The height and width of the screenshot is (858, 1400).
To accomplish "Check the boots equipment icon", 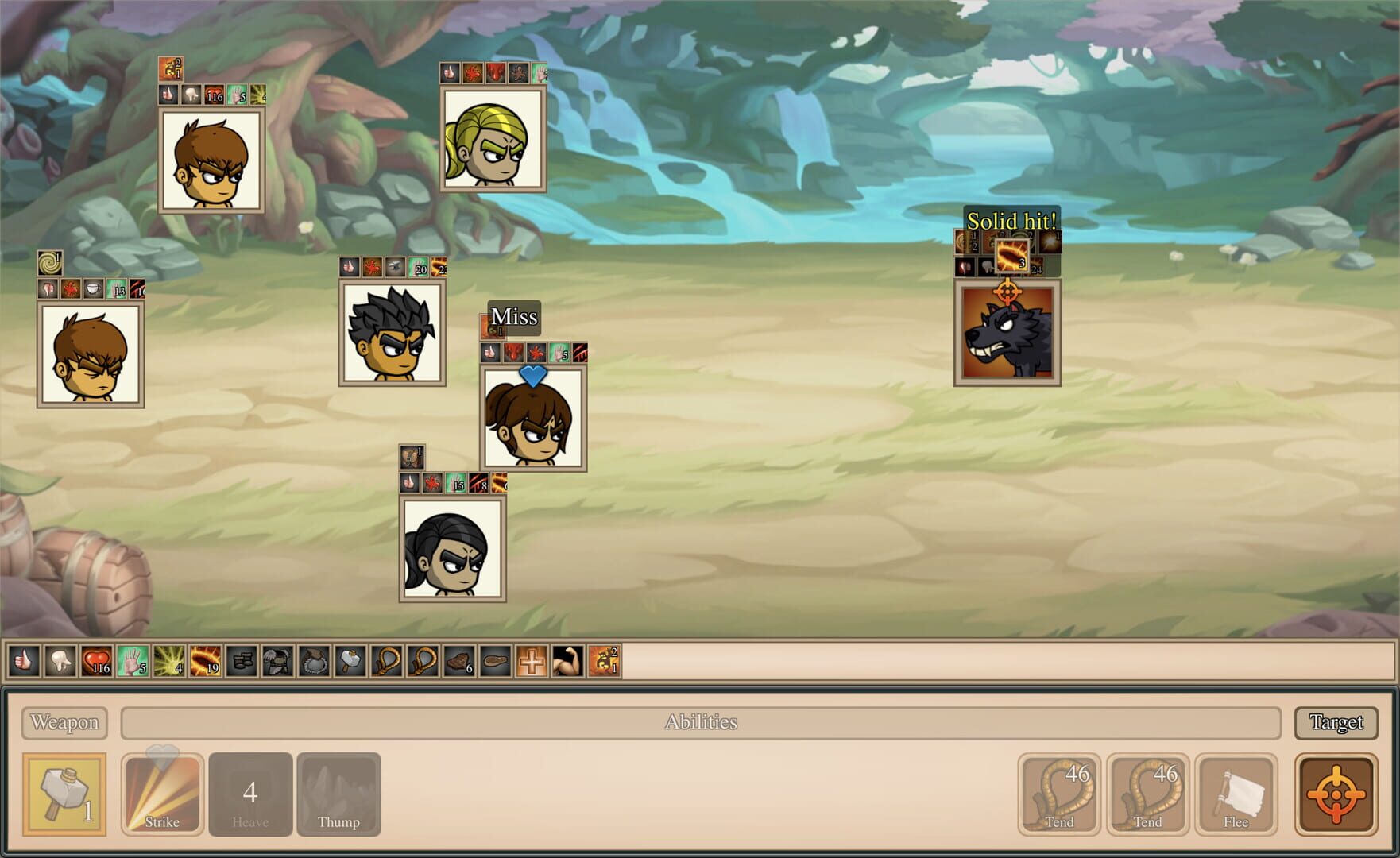I will coord(242,661).
